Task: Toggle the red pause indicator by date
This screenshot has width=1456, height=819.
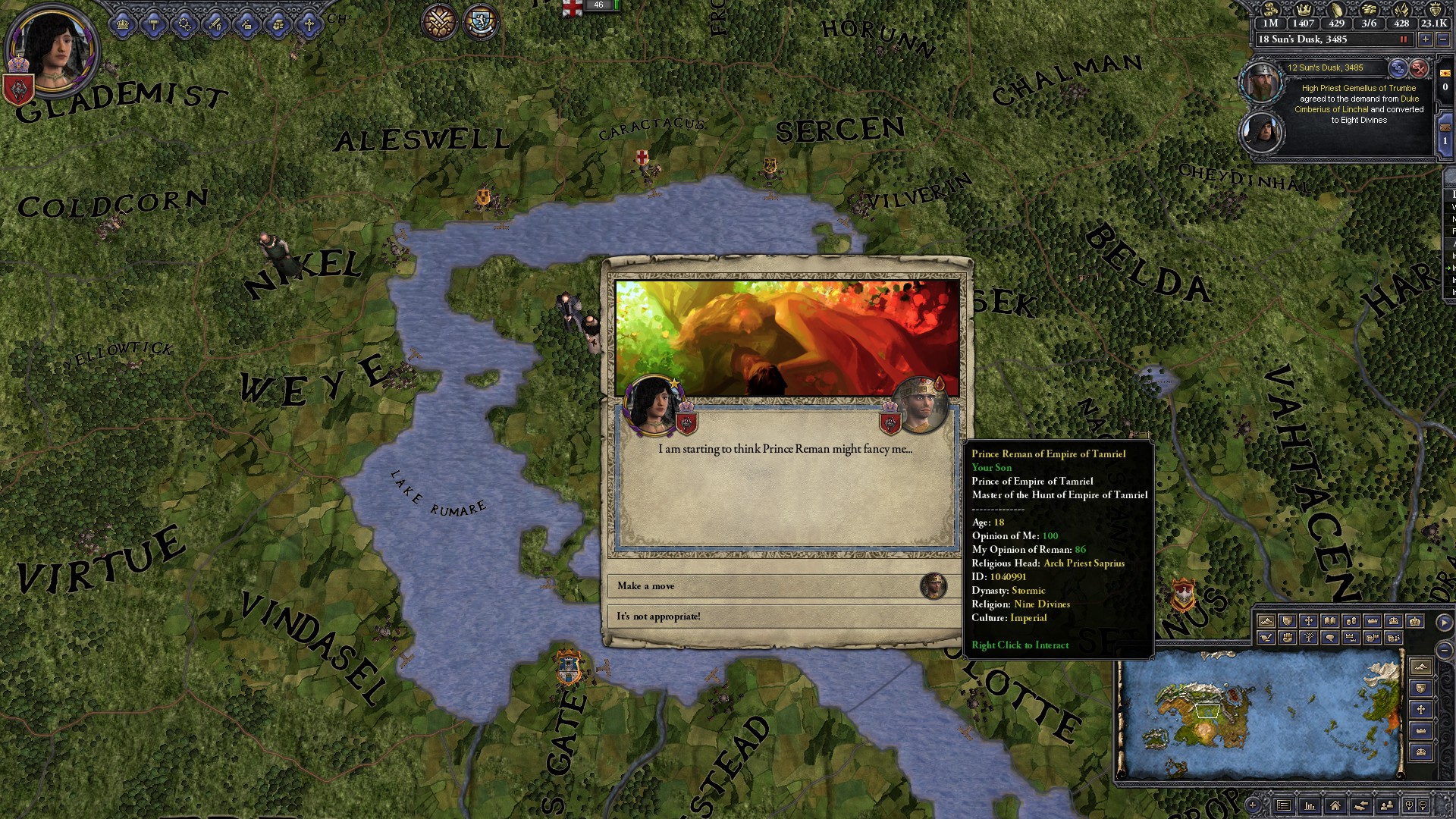Action: pyautogui.click(x=1403, y=39)
